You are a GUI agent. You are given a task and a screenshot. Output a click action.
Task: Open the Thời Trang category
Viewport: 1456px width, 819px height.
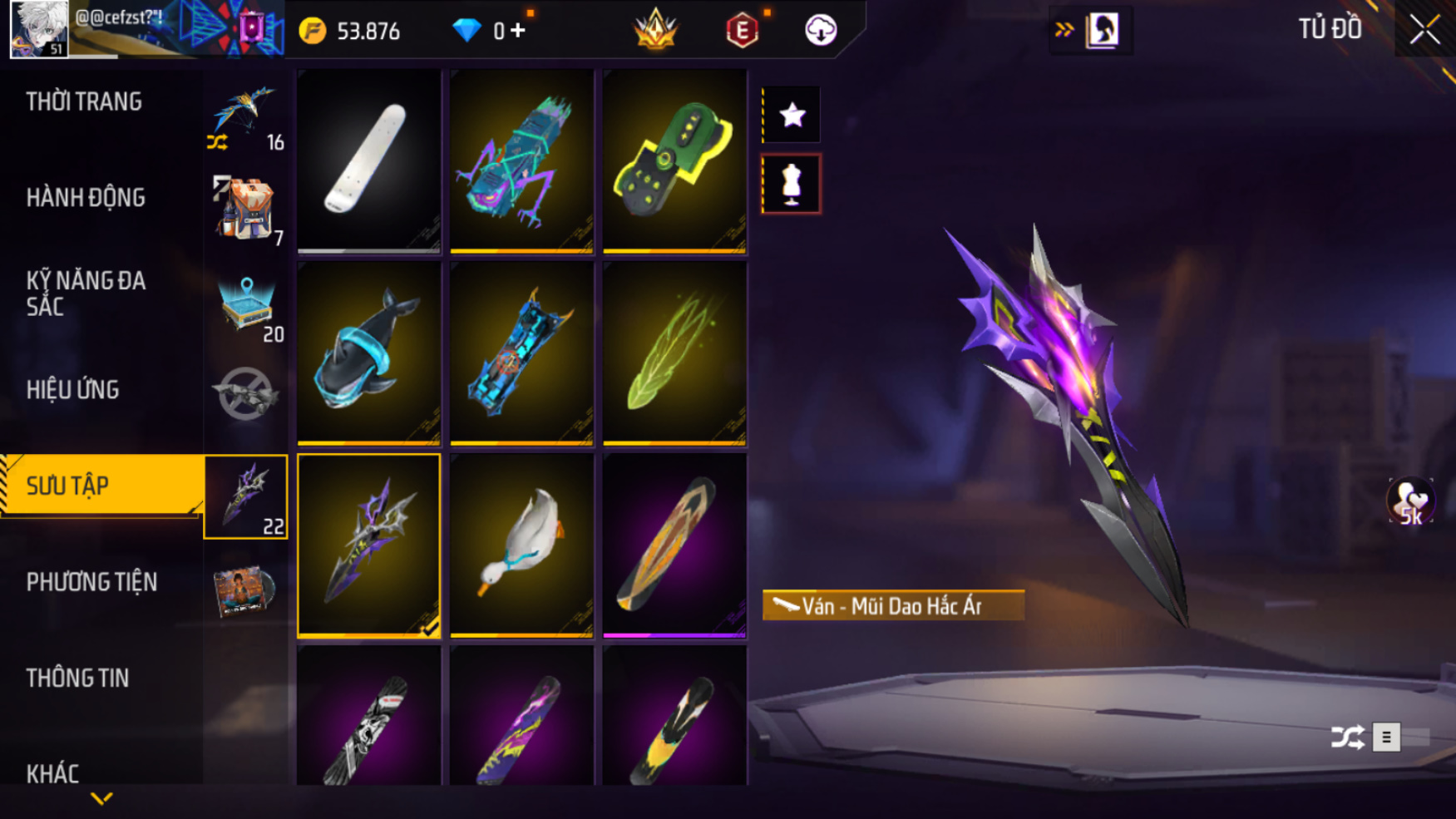pos(84,102)
